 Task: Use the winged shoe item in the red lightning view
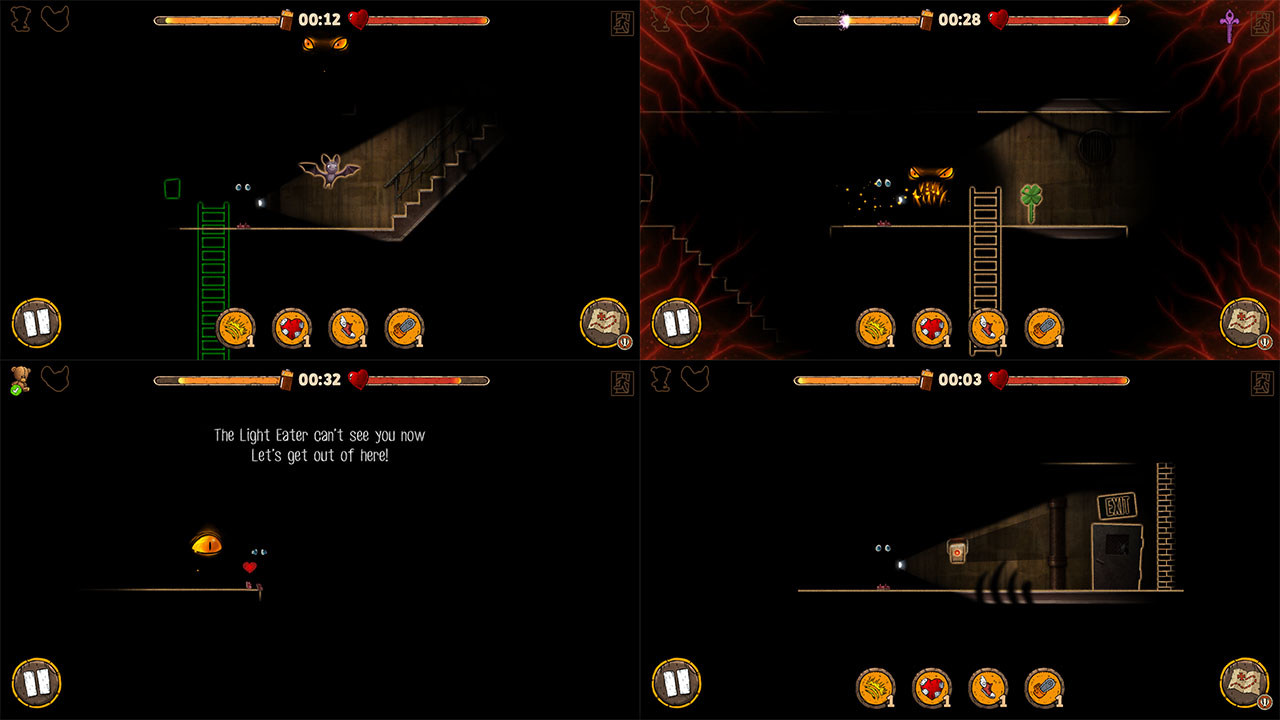point(988,328)
